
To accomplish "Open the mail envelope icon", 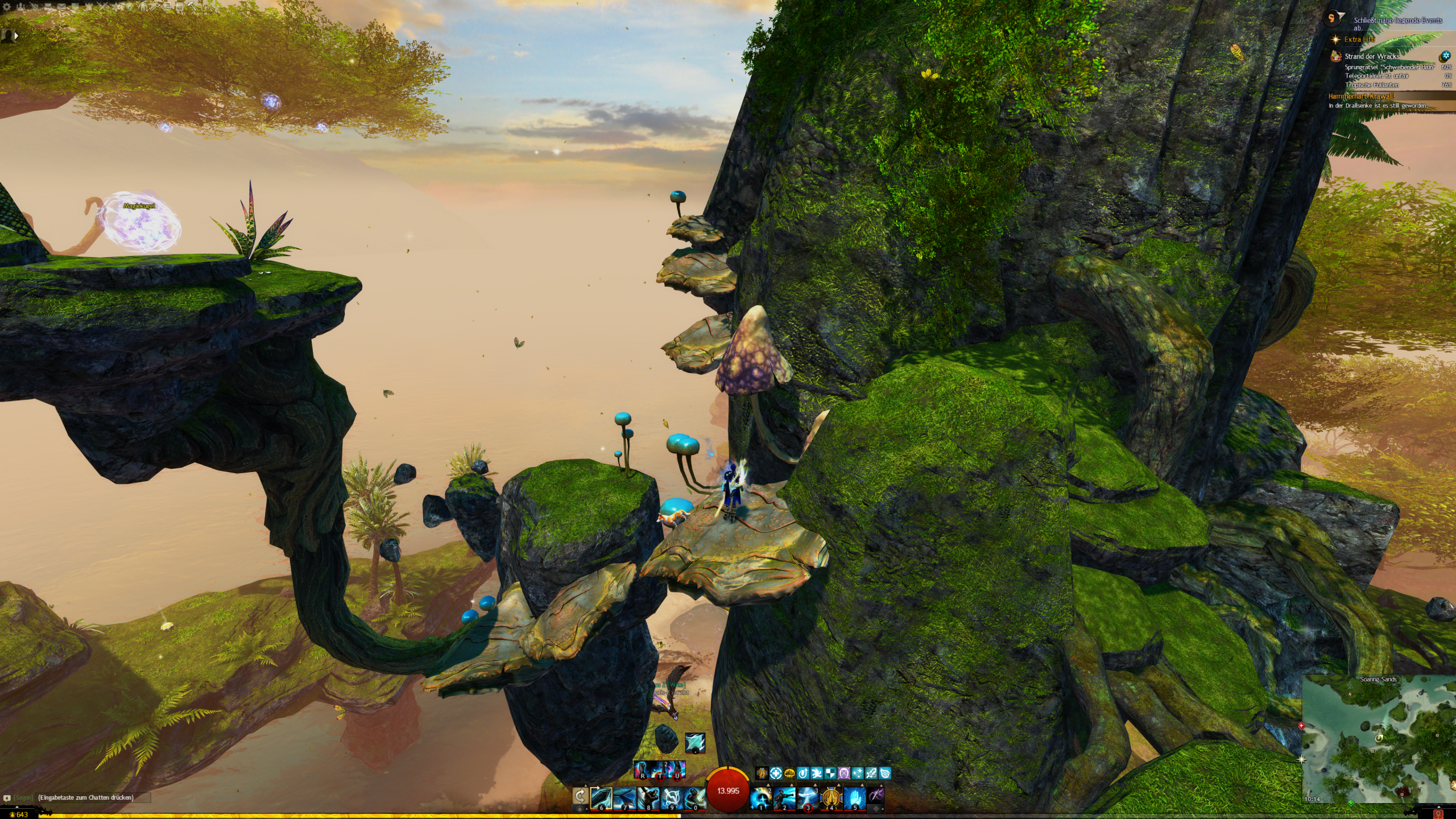I will pos(61,7).
